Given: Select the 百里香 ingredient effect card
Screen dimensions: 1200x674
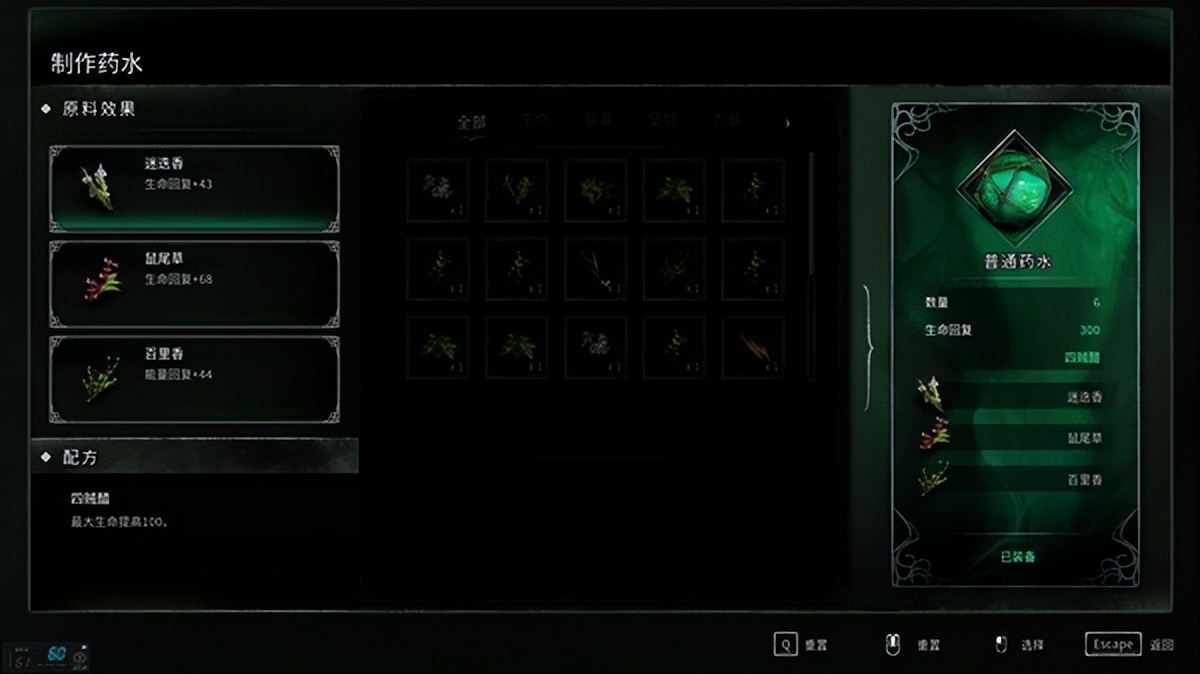Looking at the screenshot, I should (194, 378).
